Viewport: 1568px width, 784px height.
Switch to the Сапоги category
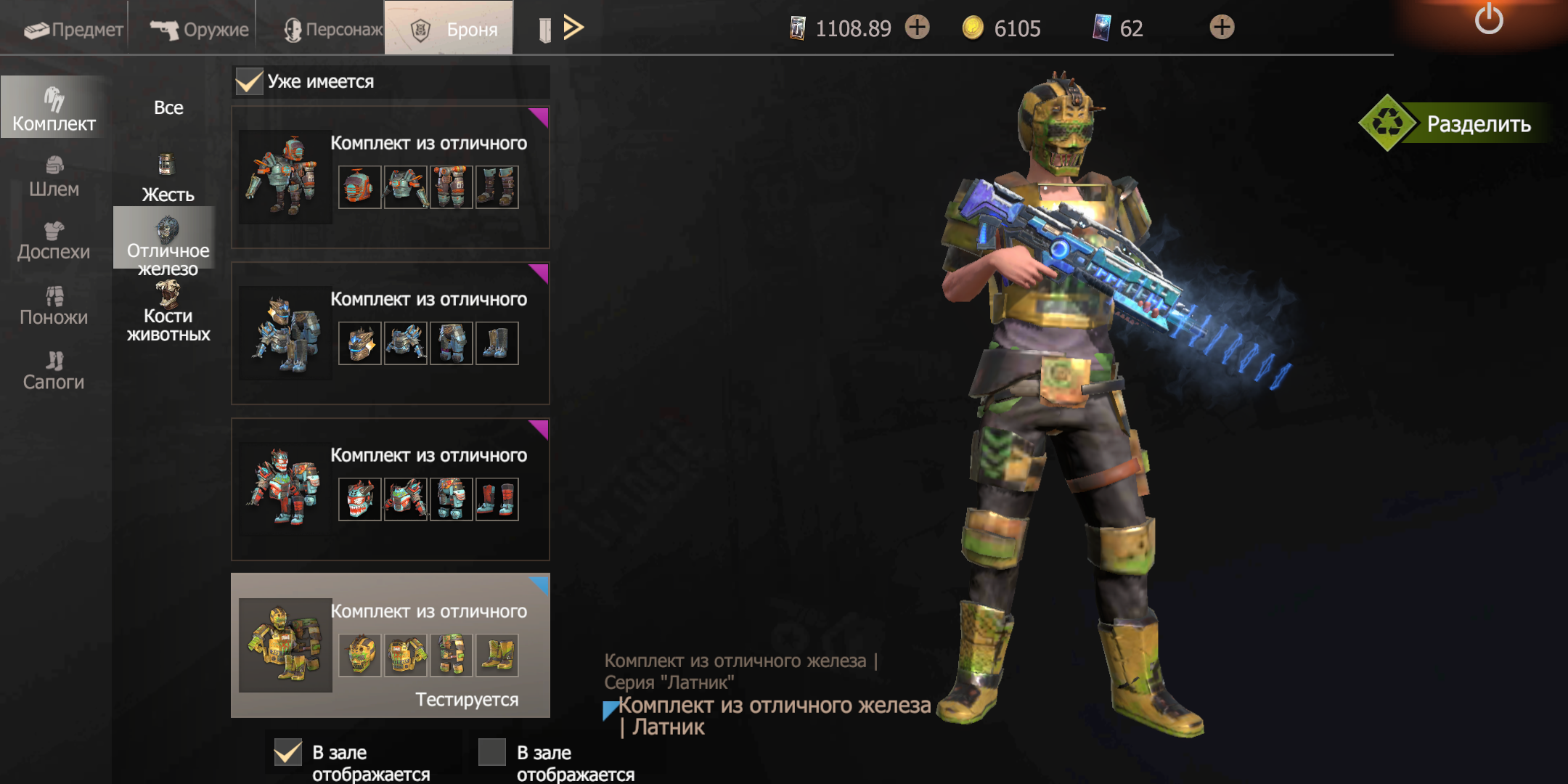(x=54, y=370)
